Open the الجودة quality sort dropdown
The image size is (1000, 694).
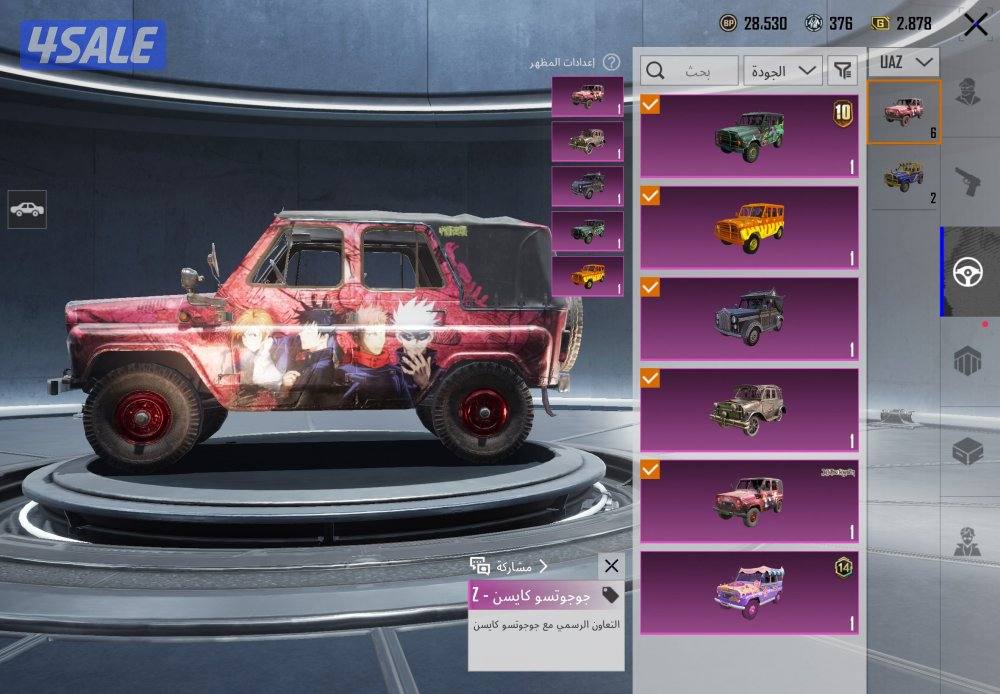pos(782,70)
